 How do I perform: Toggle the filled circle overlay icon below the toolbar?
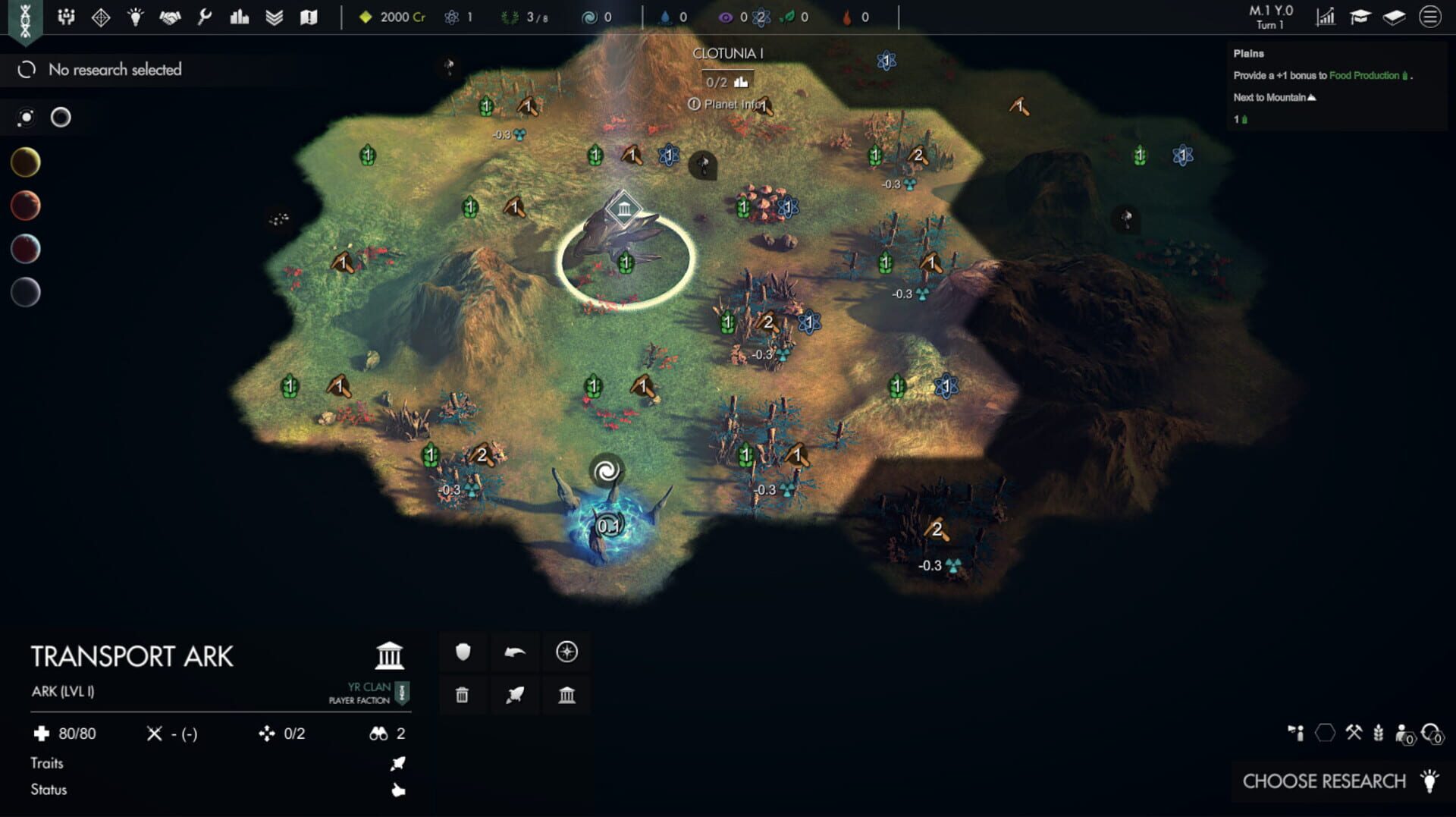click(x=27, y=118)
